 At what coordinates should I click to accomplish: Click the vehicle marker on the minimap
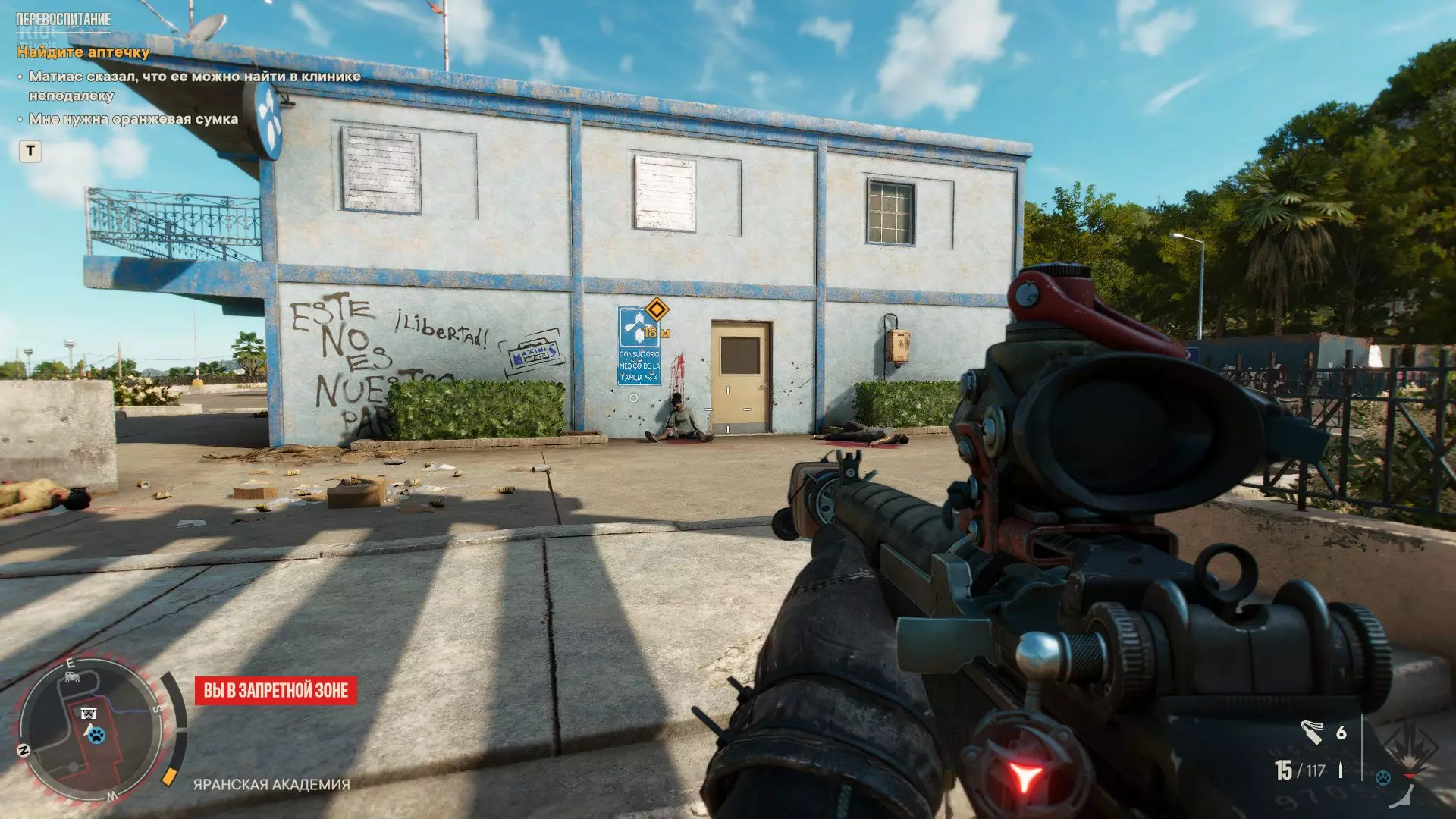tap(73, 677)
